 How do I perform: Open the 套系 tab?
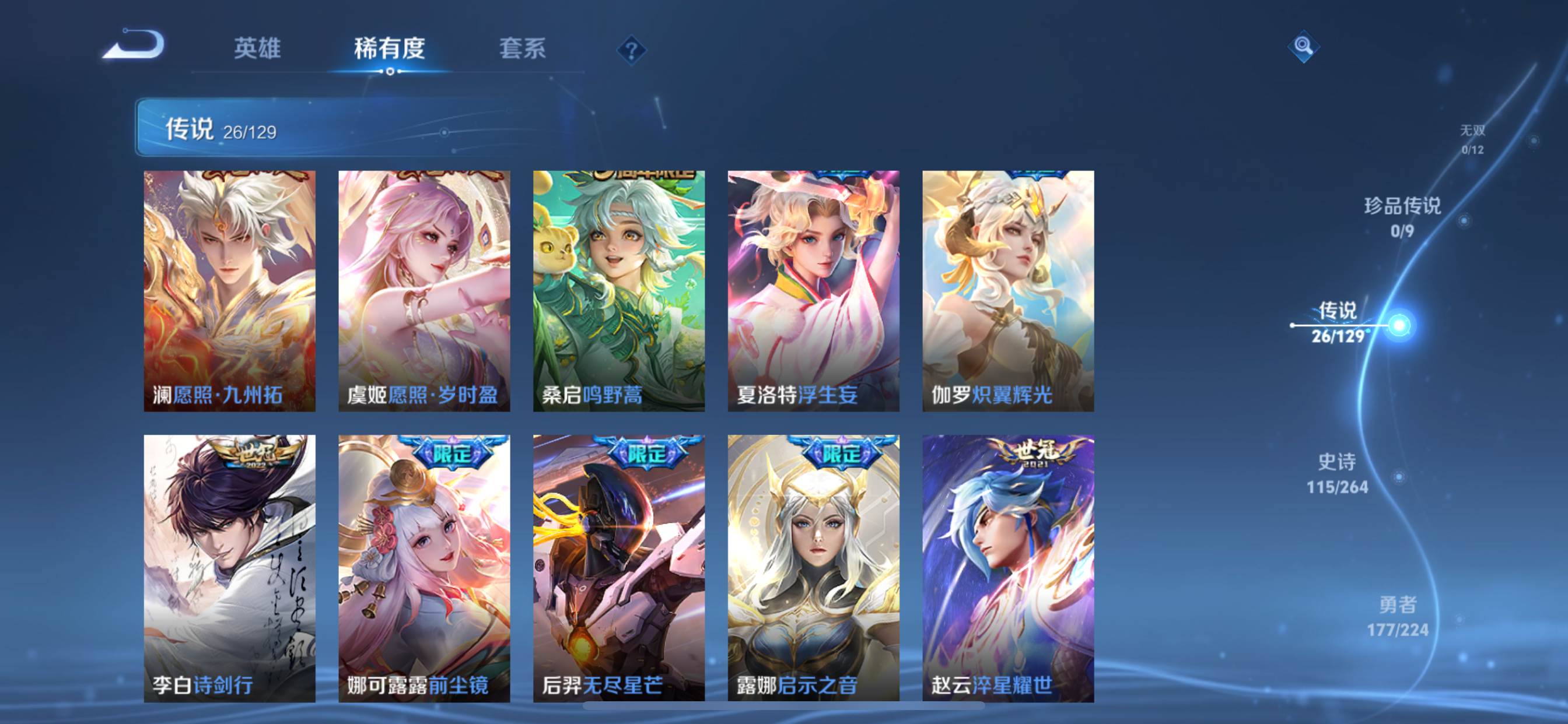[522, 48]
